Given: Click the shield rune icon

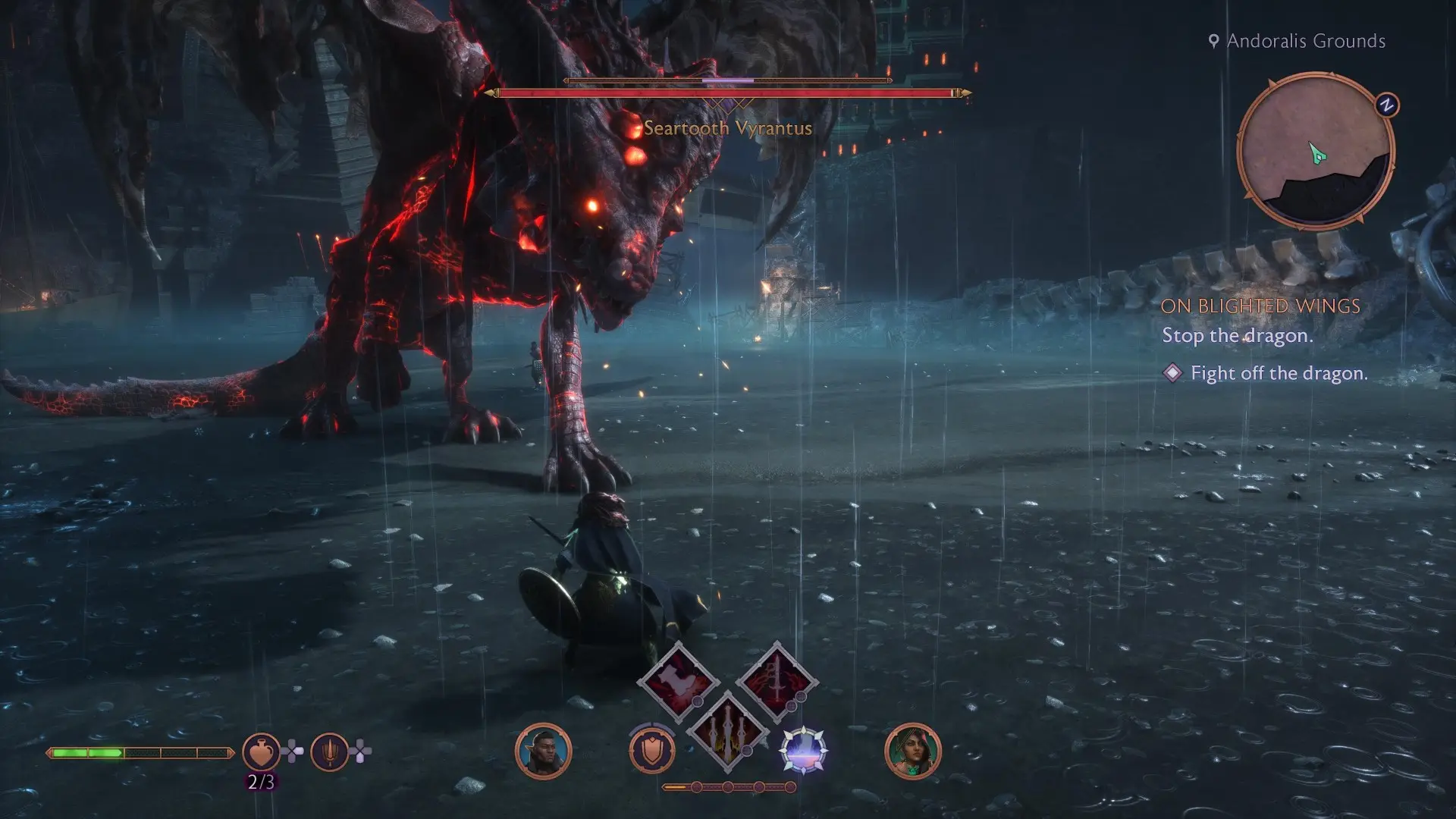Looking at the screenshot, I should click(652, 751).
